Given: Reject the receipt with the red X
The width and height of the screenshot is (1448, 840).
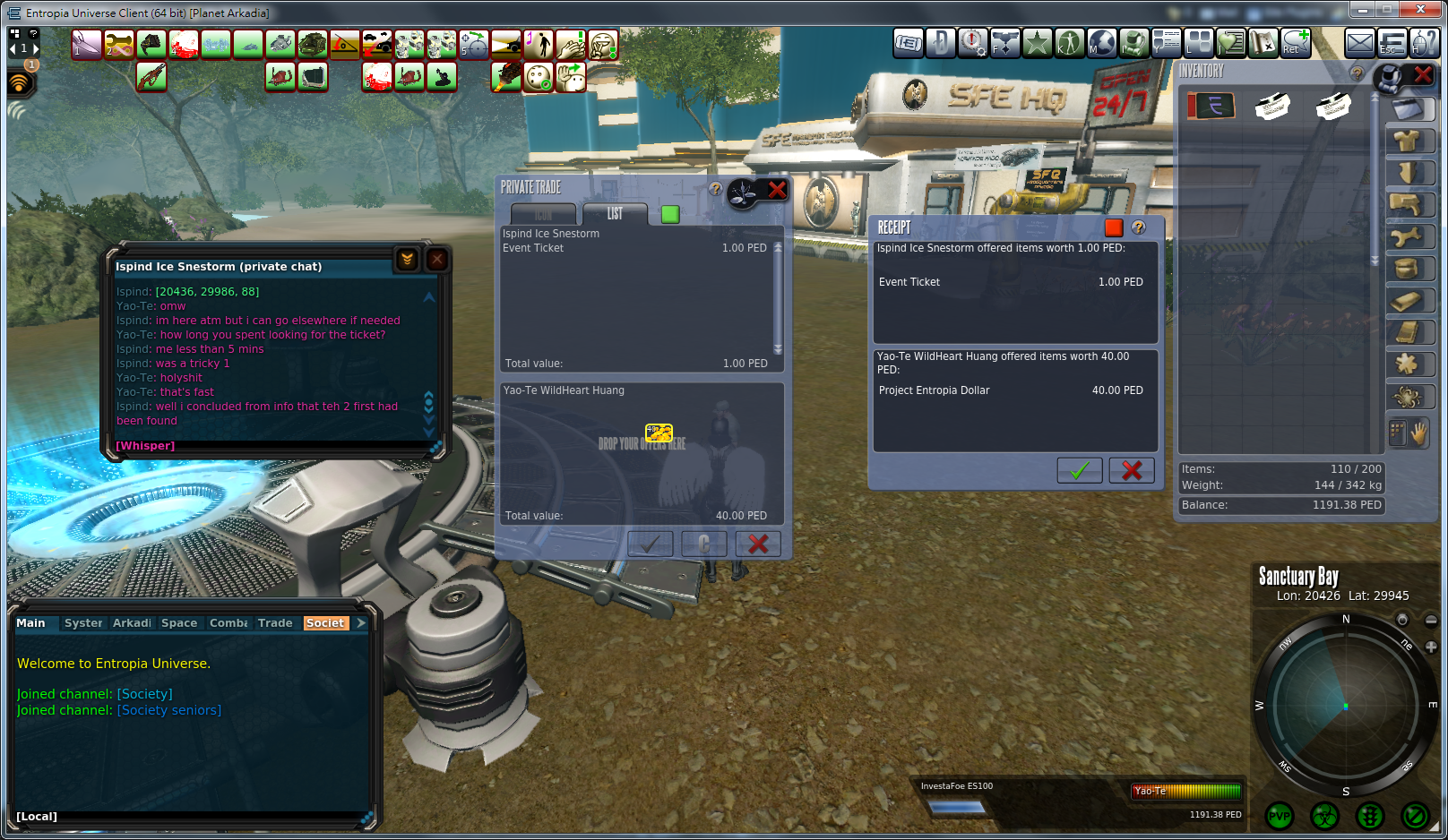Looking at the screenshot, I should tap(1131, 470).
